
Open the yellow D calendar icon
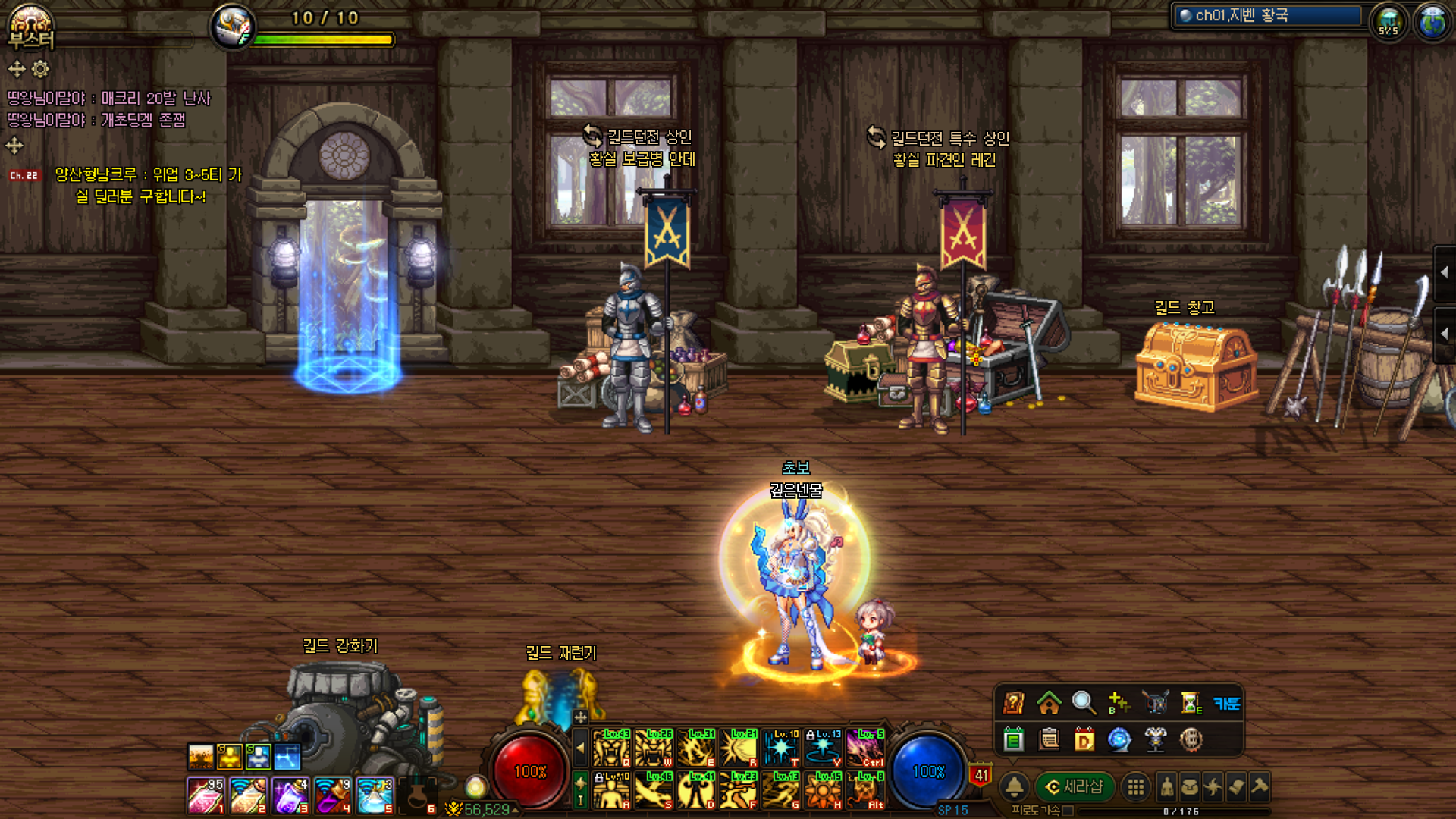(1084, 739)
